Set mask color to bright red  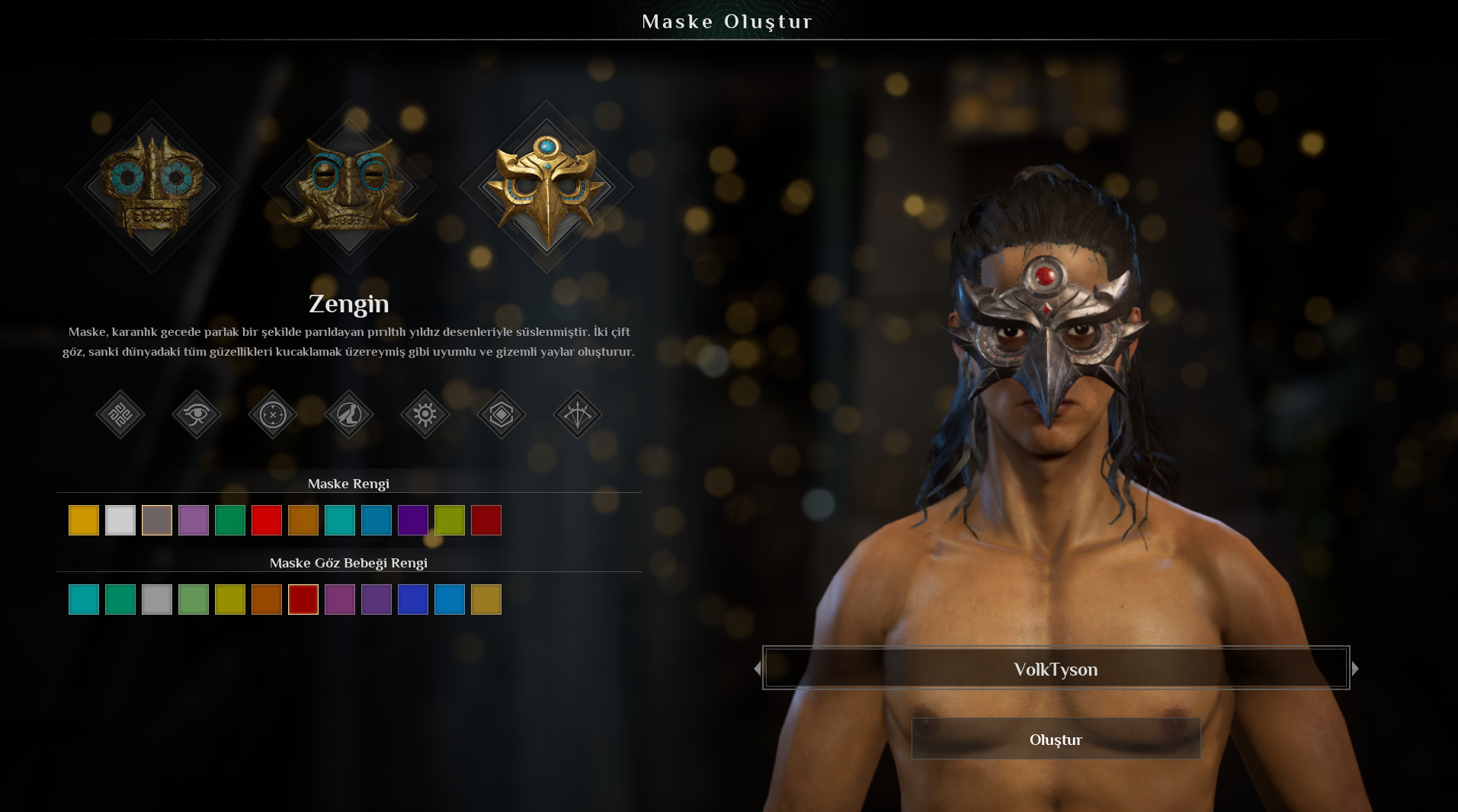coord(267,520)
